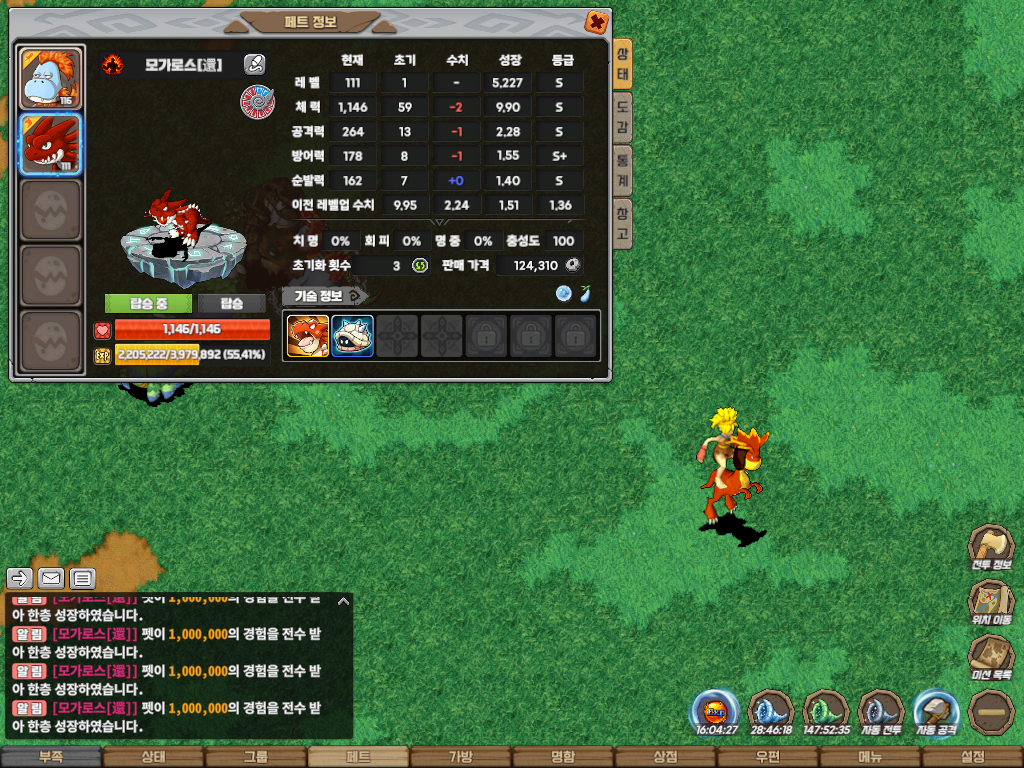Toggle 자동 공격 auto attack hammer

(x=936, y=712)
